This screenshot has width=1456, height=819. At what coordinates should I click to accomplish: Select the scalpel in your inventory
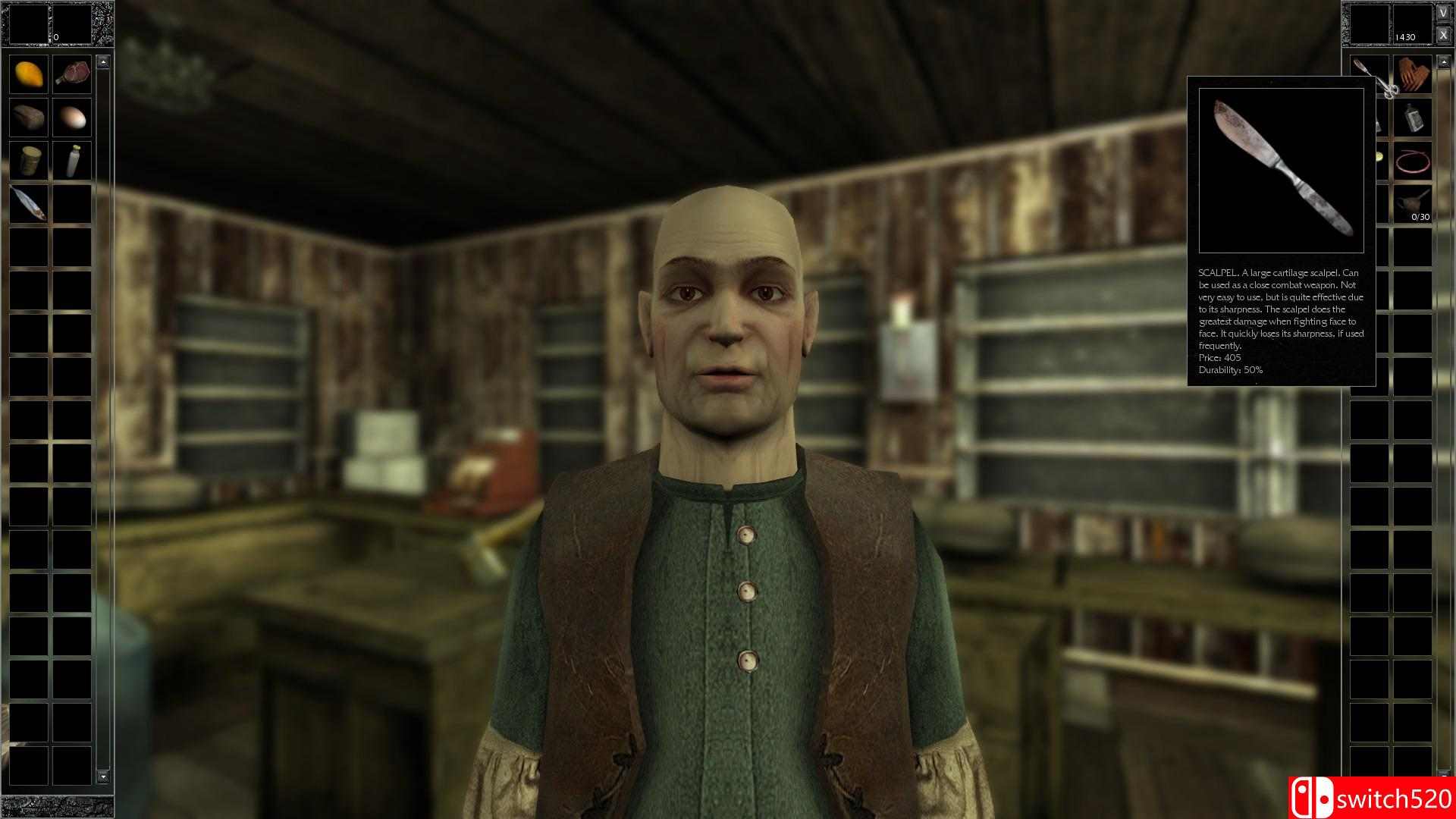[29, 203]
